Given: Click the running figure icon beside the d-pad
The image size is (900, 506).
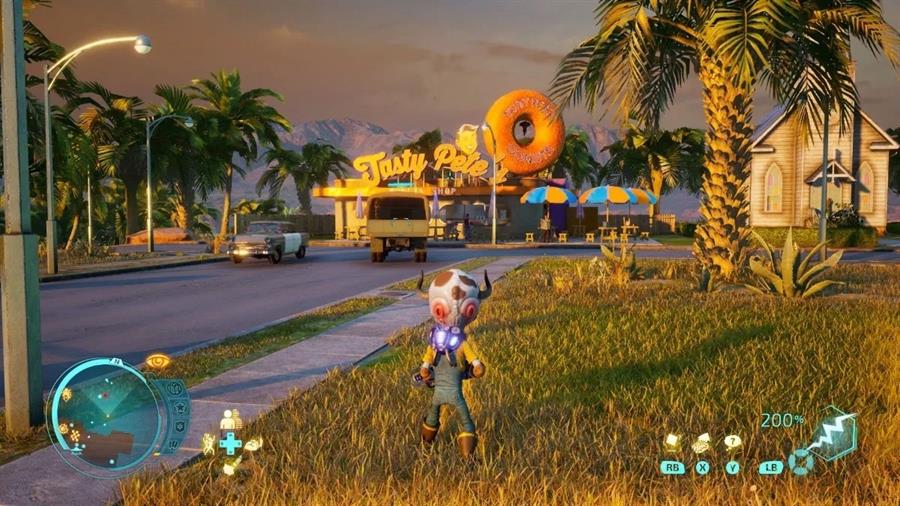Looking at the screenshot, I should coord(209,443).
